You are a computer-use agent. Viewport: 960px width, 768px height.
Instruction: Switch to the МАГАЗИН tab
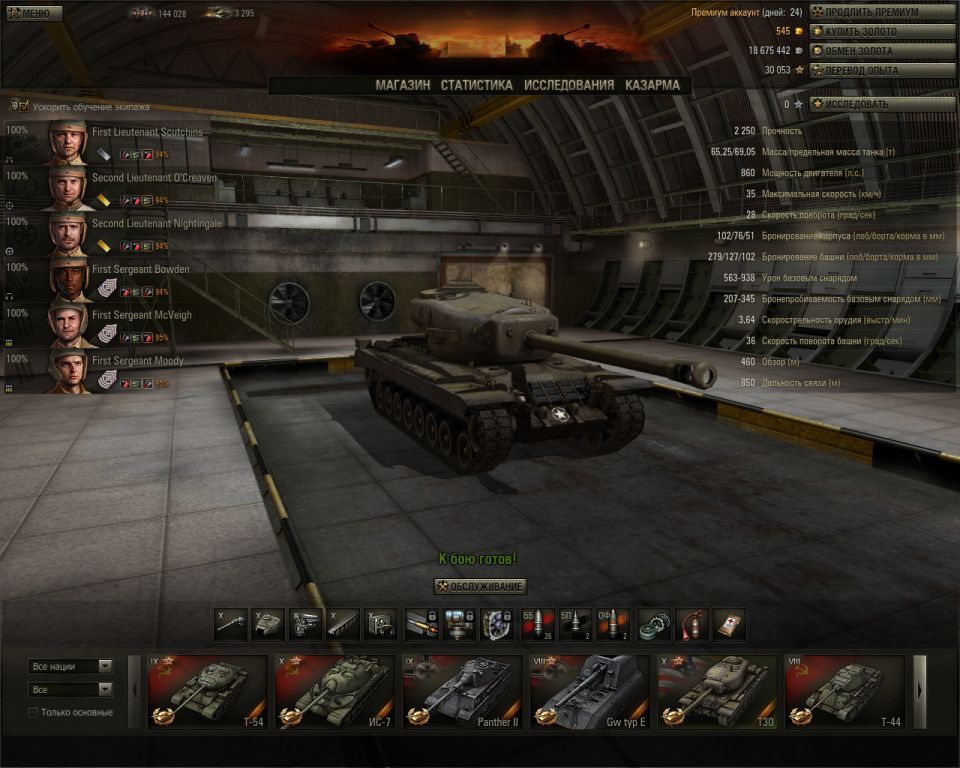pos(403,85)
